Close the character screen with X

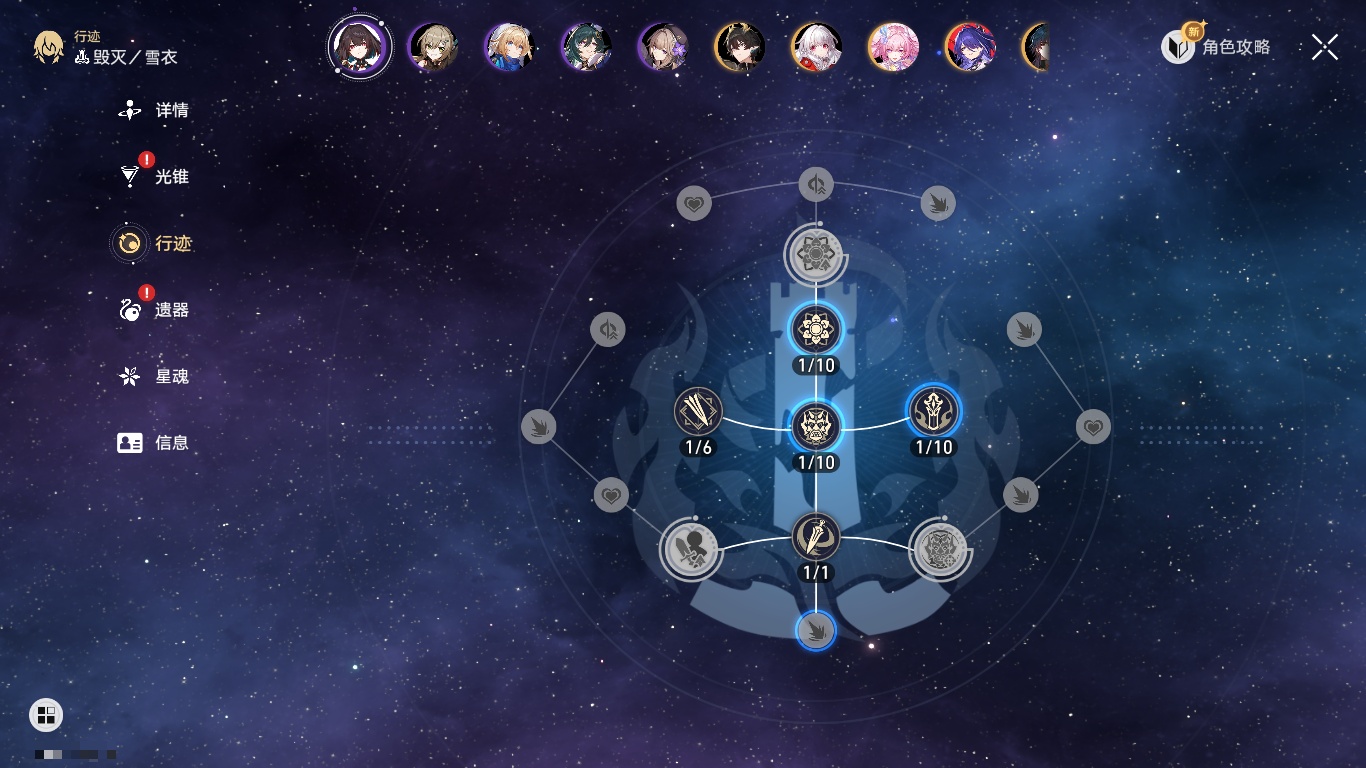pos(1324,47)
